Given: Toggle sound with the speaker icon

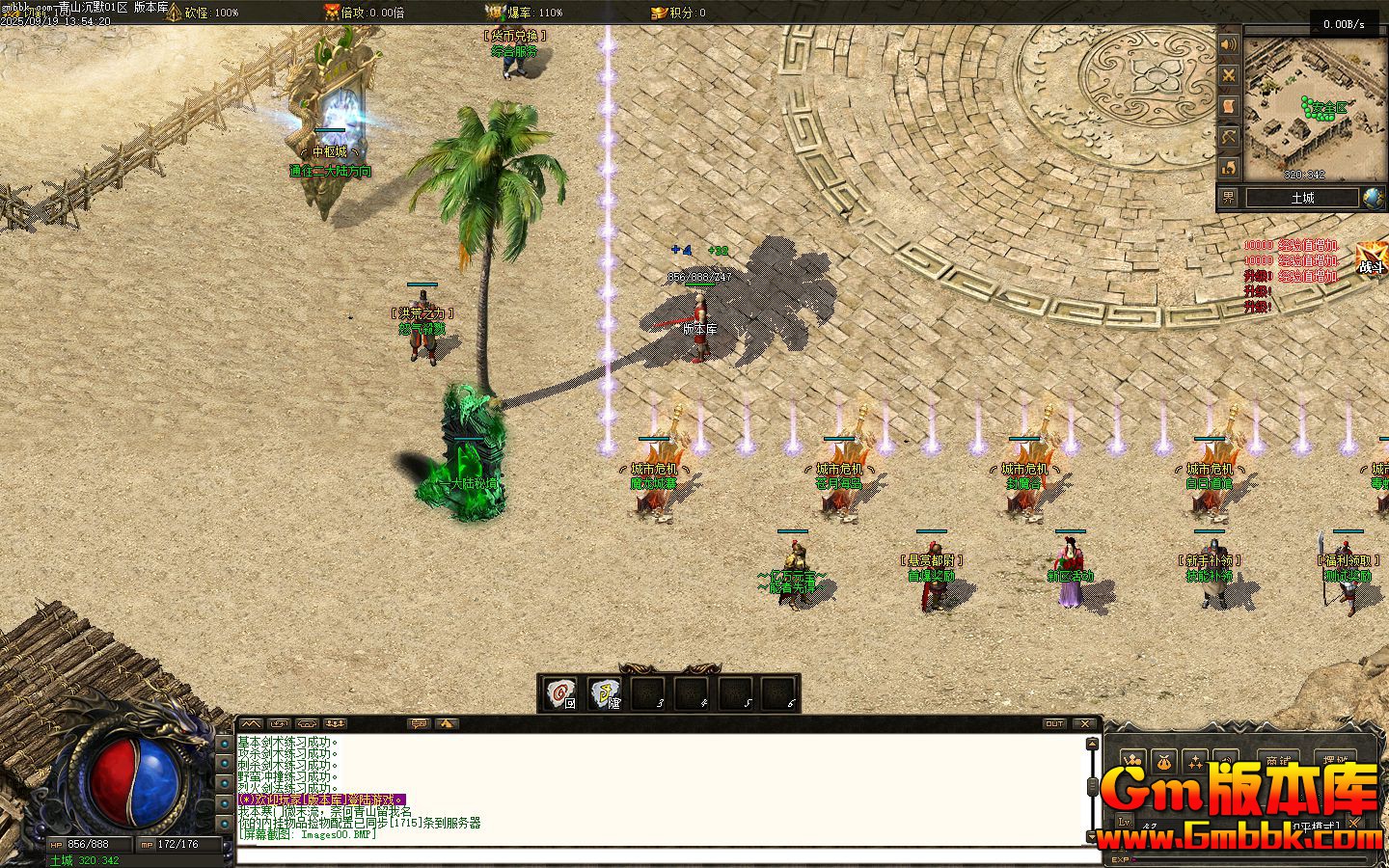Looking at the screenshot, I should coord(1228,45).
